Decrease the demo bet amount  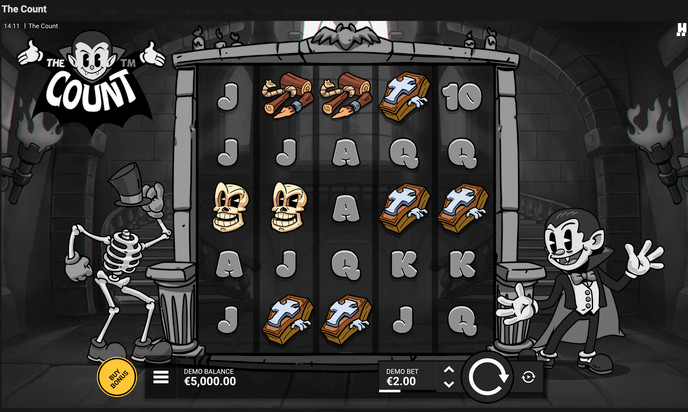pyautogui.click(x=448, y=385)
